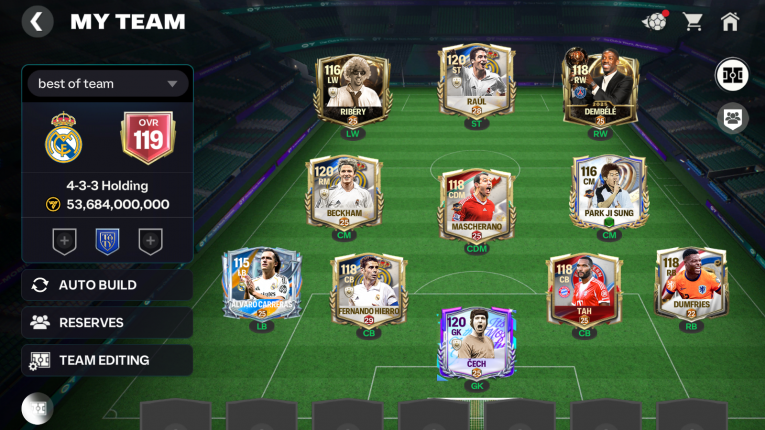This screenshot has width=765, height=430.
Task: Go back using the arrow button
Action: [x=37, y=22]
